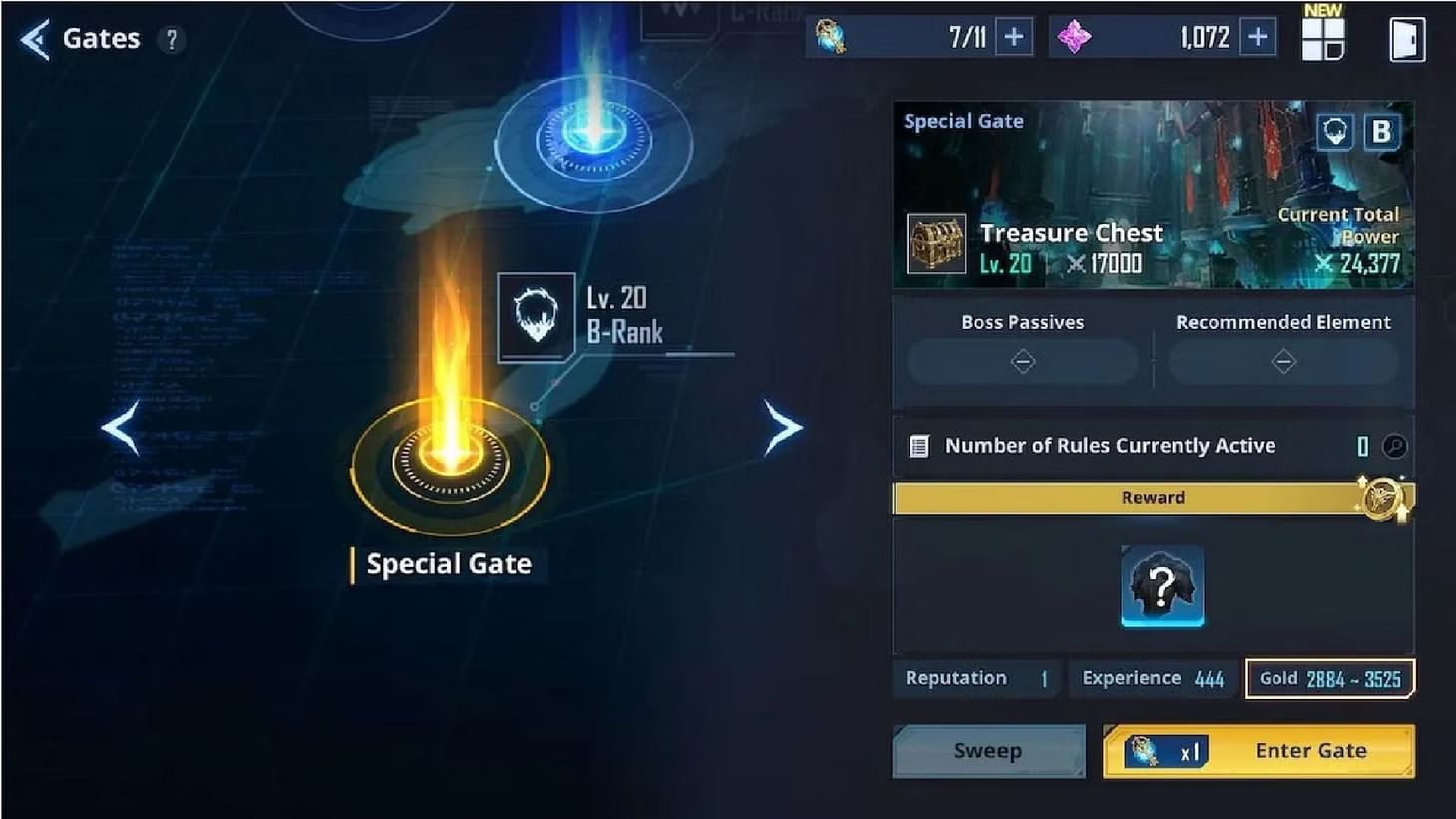Select the mystery reward item icon
The image size is (1456, 819).
1161,588
